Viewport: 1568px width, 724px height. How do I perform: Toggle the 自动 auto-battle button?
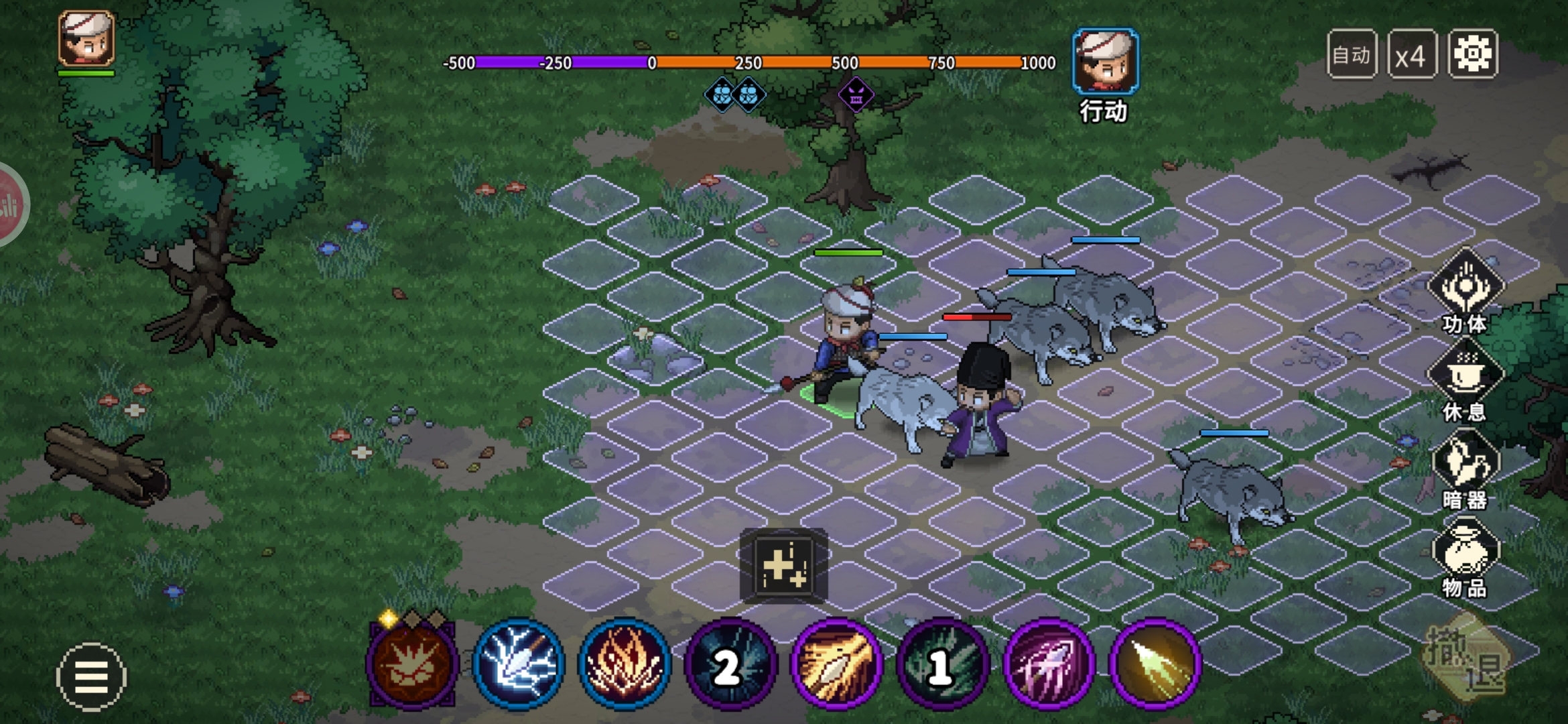pos(1352,55)
